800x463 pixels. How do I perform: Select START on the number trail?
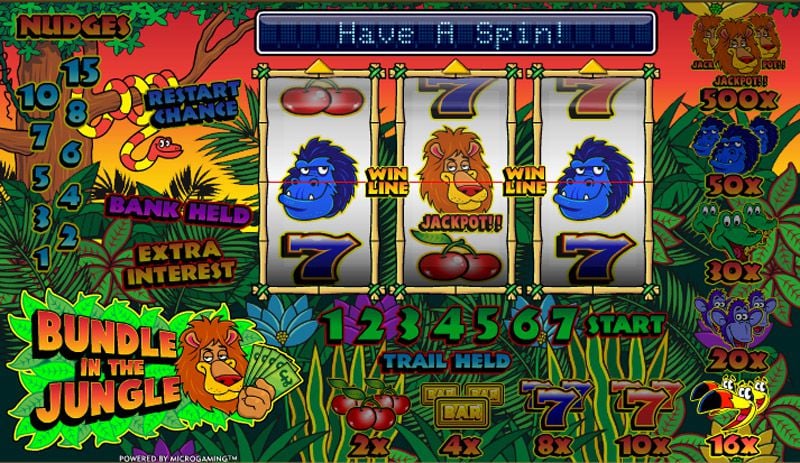click(x=625, y=325)
